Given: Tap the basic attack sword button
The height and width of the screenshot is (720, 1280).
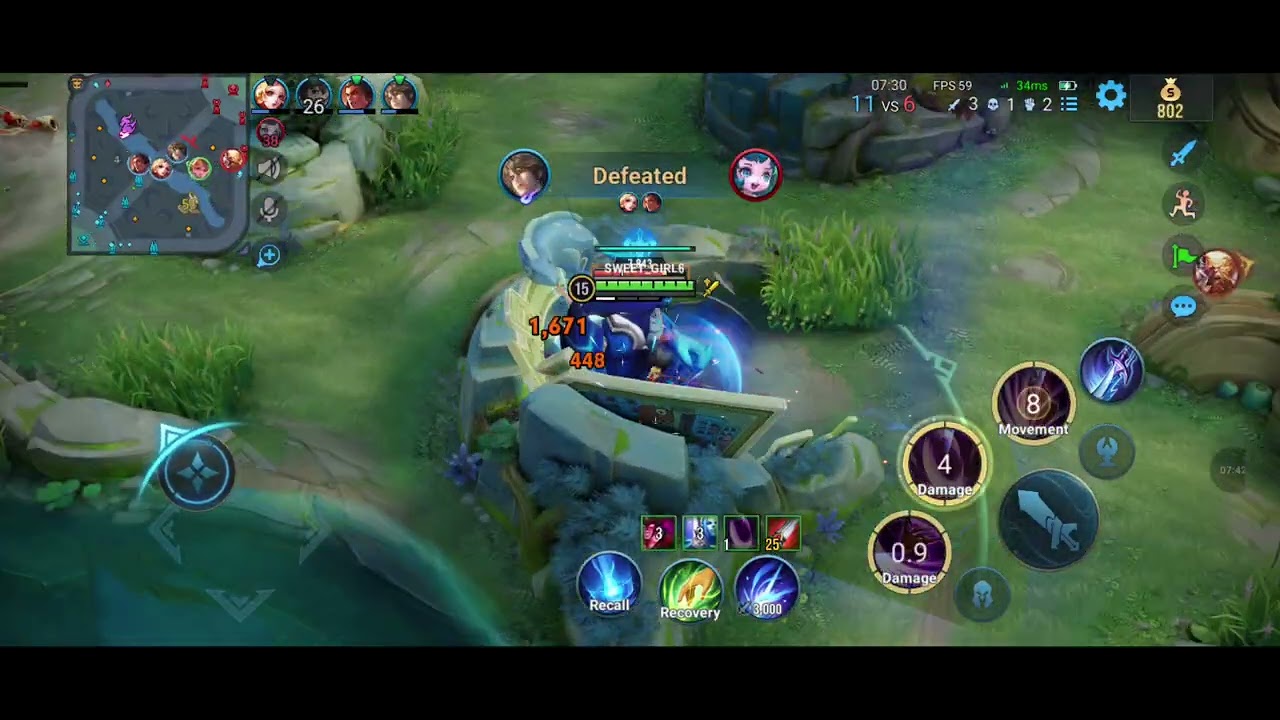Looking at the screenshot, I should click(x=1048, y=520).
